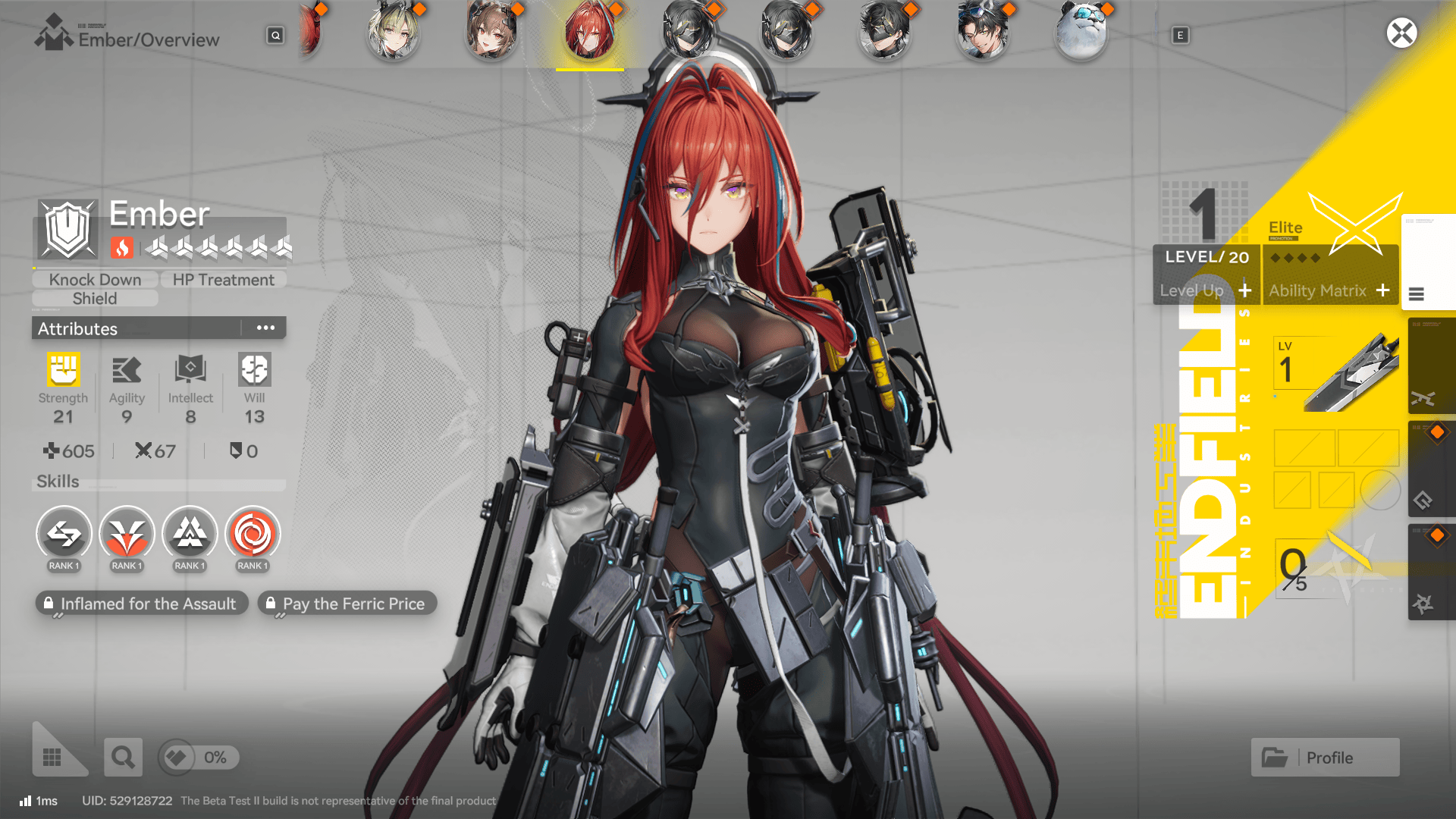
Task: Open the Knock Down trait tag
Action: (x=94, y=279)
